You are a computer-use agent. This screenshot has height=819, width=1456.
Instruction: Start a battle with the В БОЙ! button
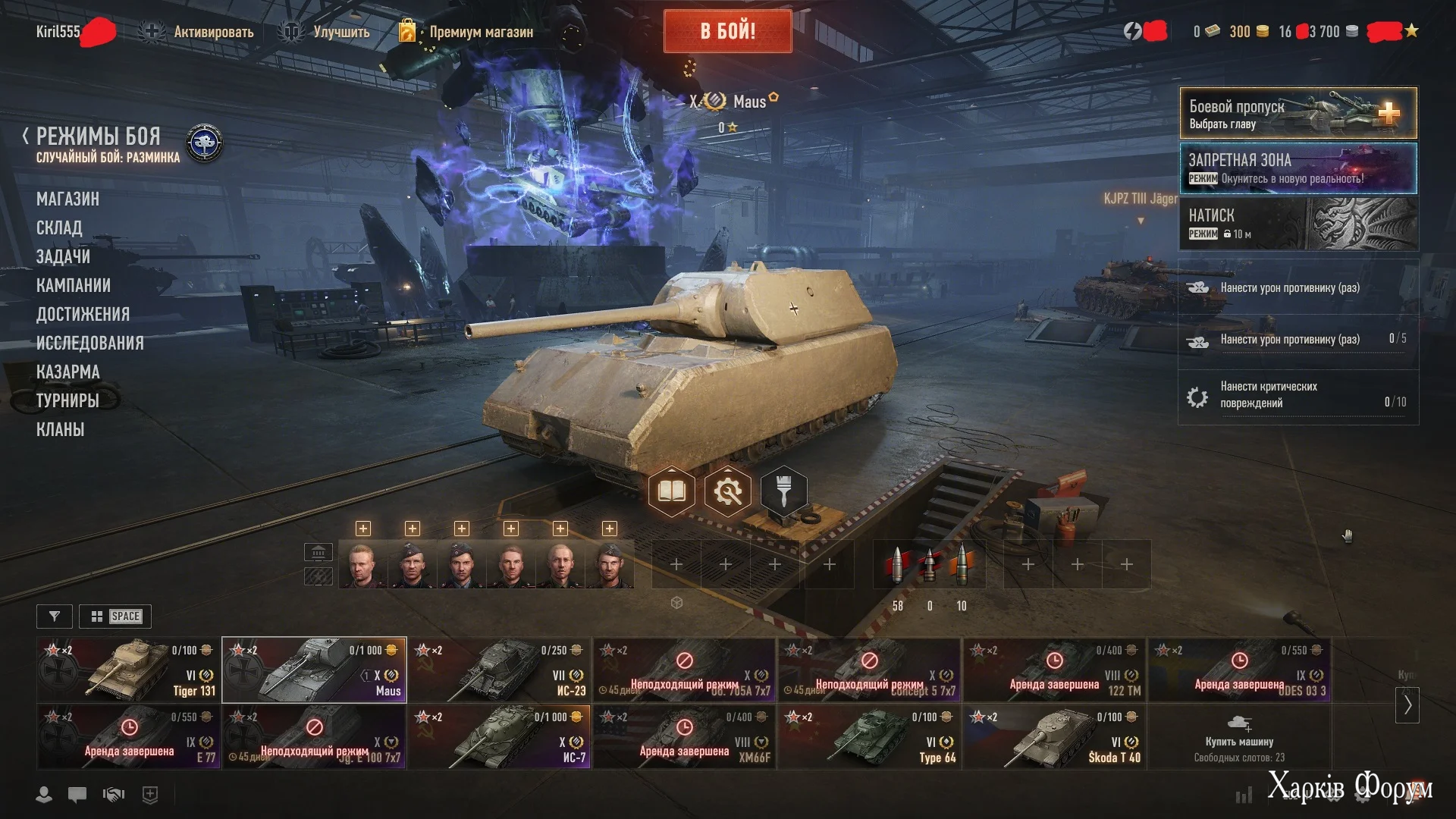click(727, 32)
